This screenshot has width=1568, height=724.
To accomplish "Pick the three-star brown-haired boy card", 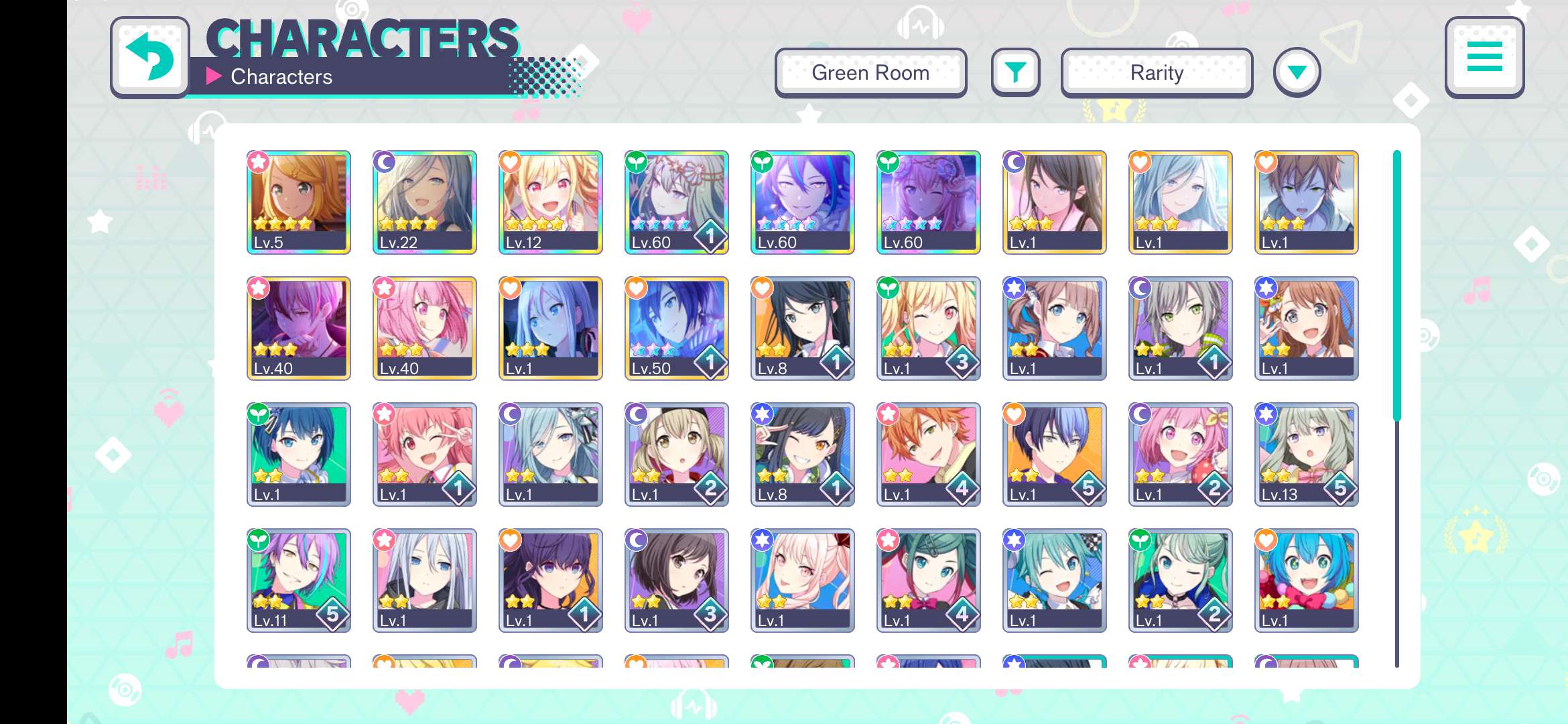I will pyautogui.click(x=1307, y=202).
